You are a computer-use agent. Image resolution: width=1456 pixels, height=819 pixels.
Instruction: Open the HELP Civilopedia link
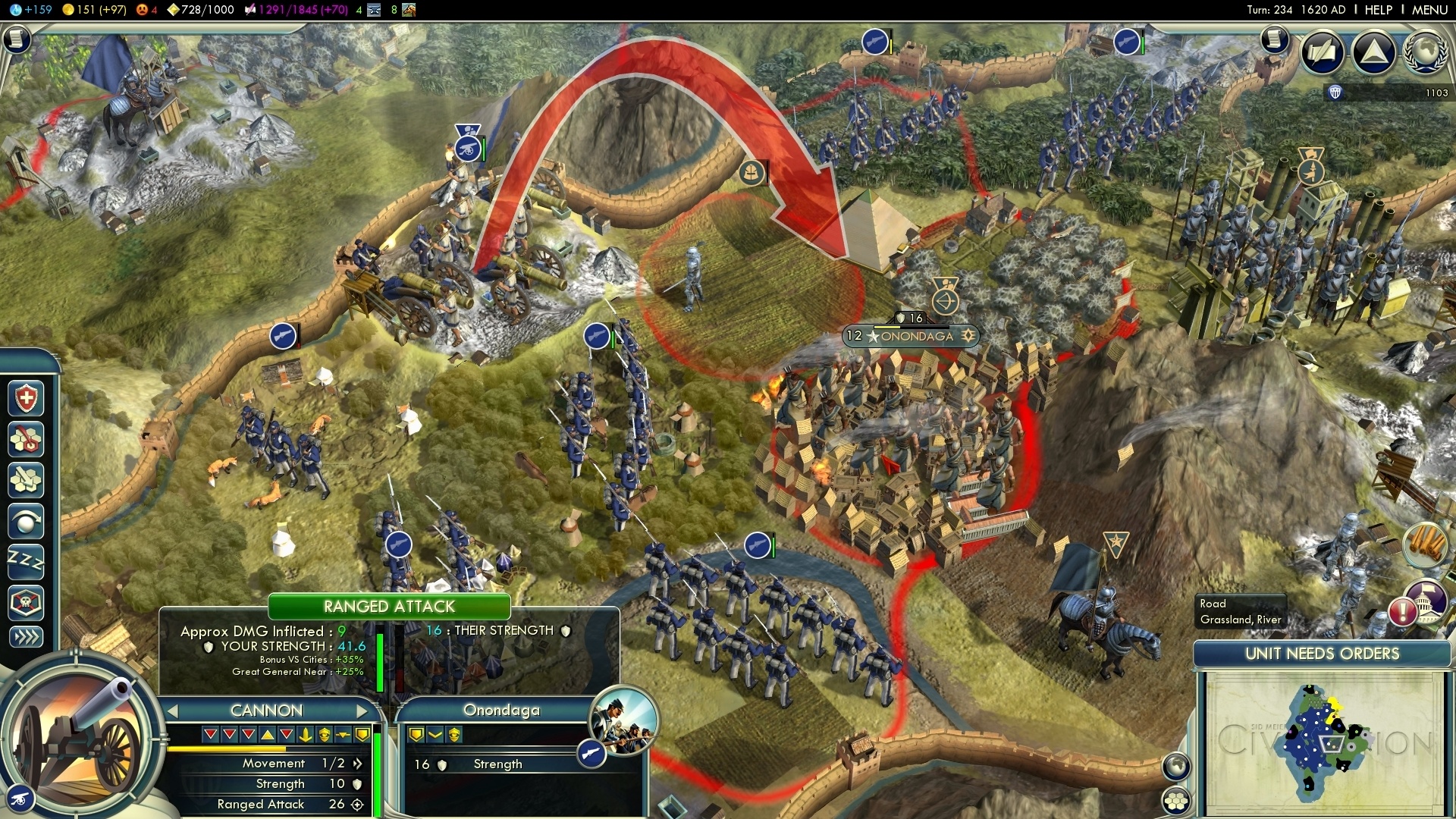[x=1378, y=10]
